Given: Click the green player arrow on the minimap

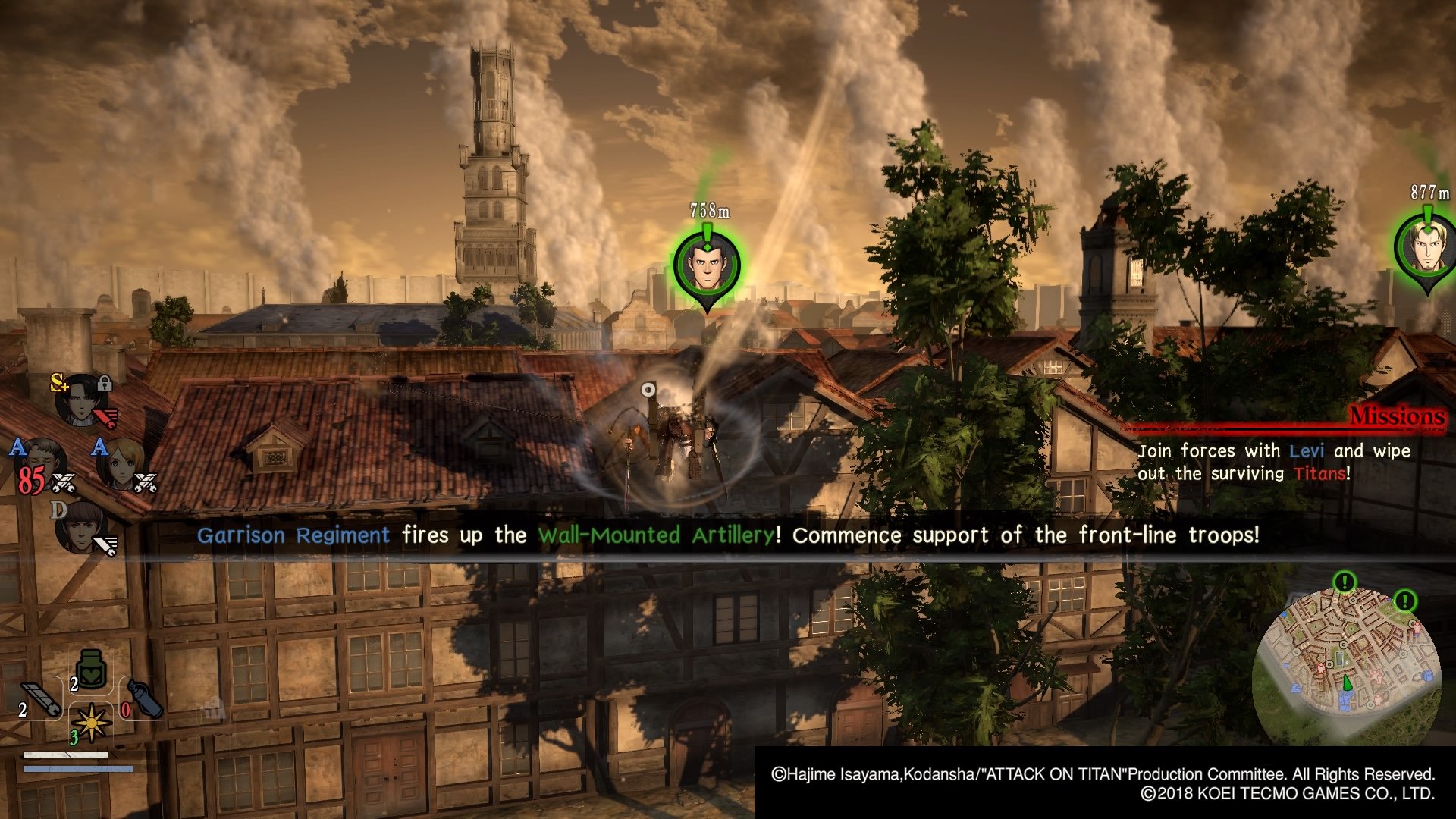Looking at the screenshot, I should click(1346, 682).
